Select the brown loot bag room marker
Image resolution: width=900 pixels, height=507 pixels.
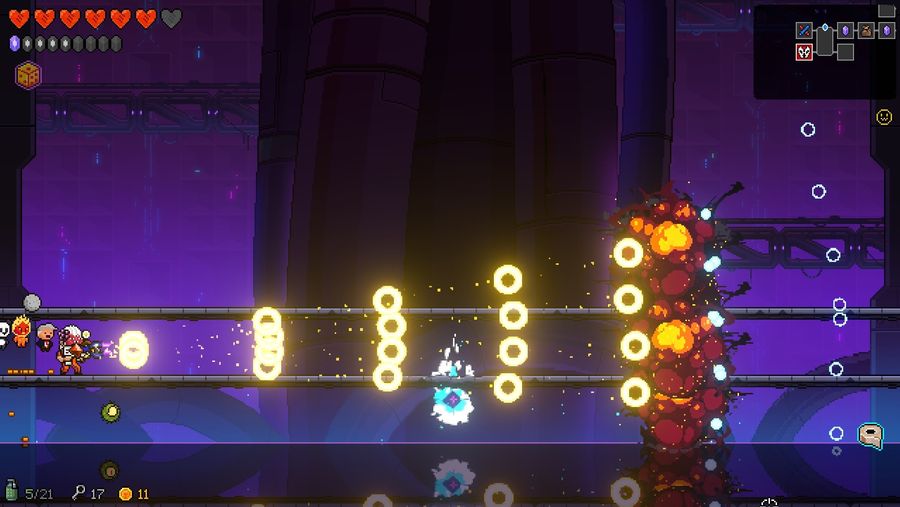tap(866, 30)
